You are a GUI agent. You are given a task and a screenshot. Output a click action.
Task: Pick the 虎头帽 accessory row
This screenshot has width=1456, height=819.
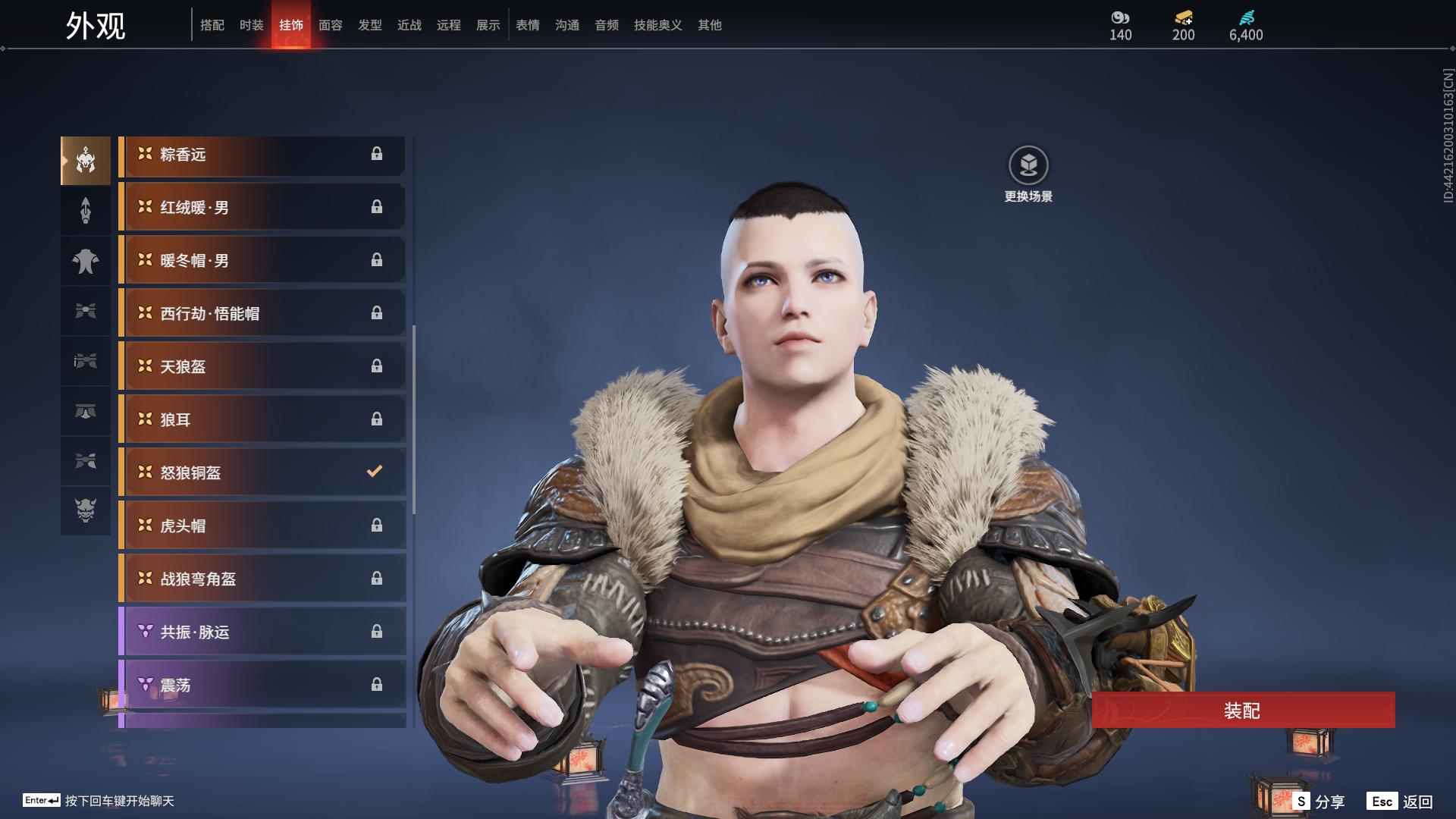click(x=262, y=526)
